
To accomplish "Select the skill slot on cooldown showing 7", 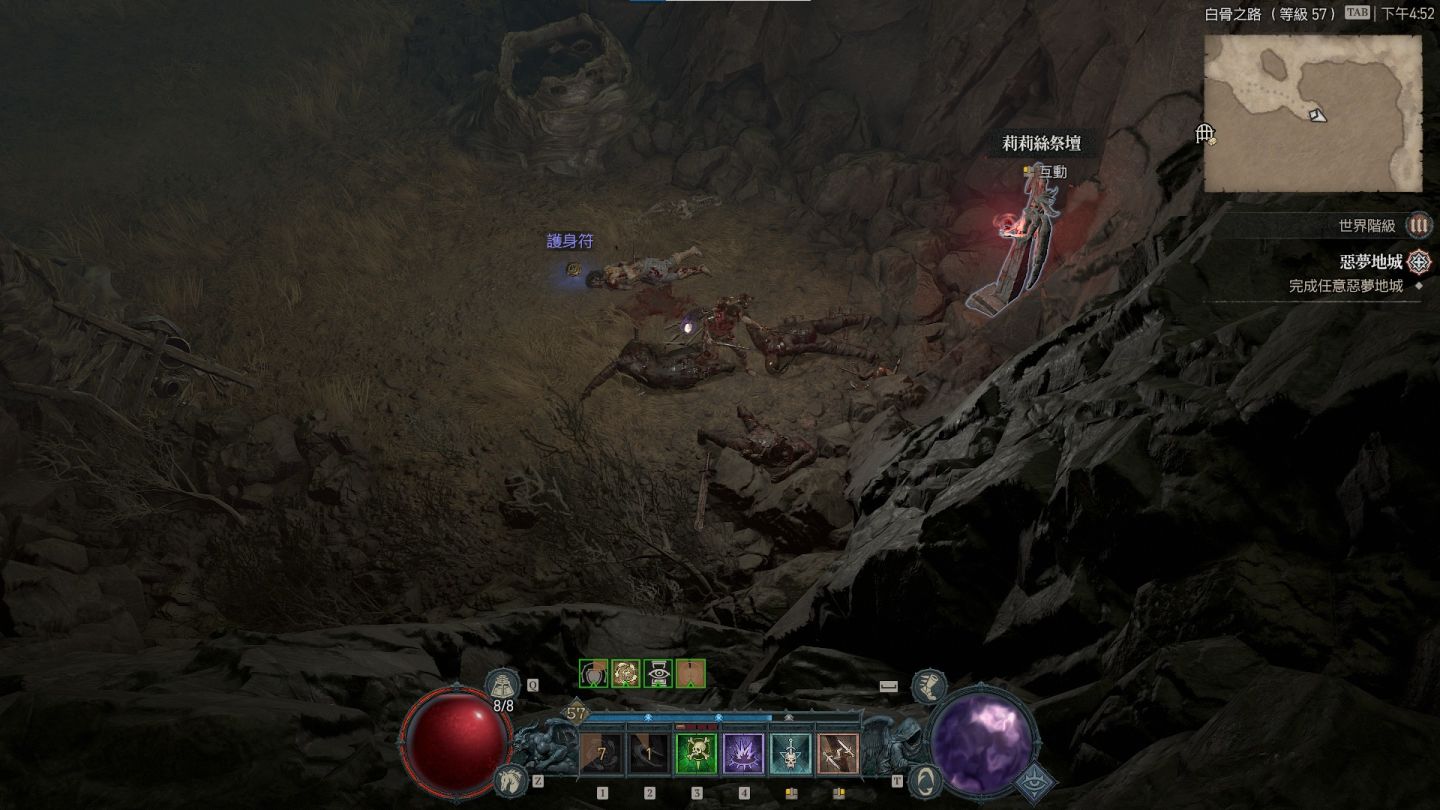I will pyautogui.click(x=602, y=754).
